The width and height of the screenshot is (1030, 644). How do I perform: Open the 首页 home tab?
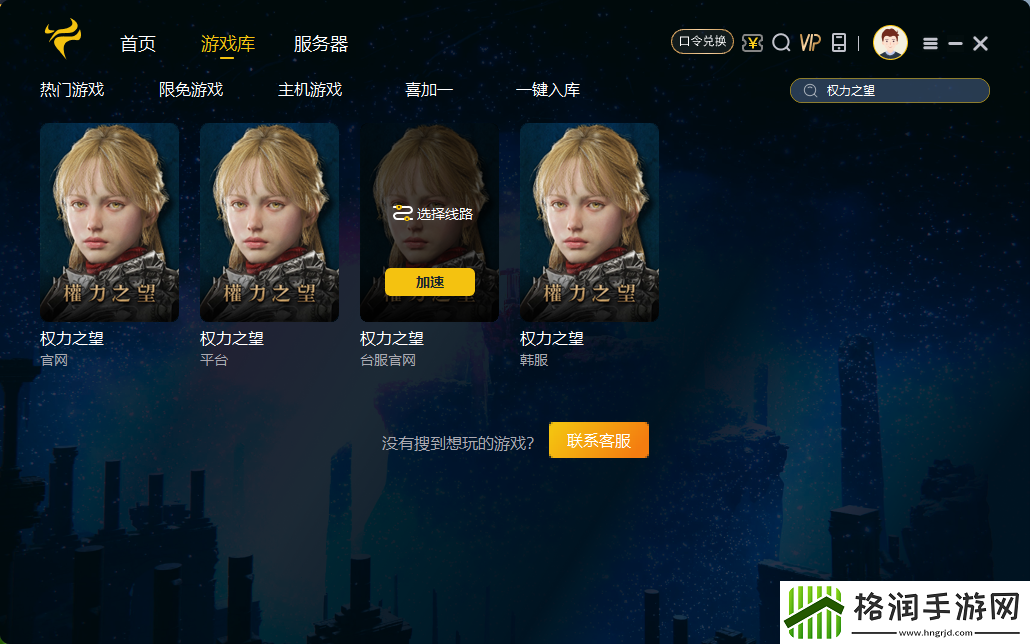click(138, 44)
